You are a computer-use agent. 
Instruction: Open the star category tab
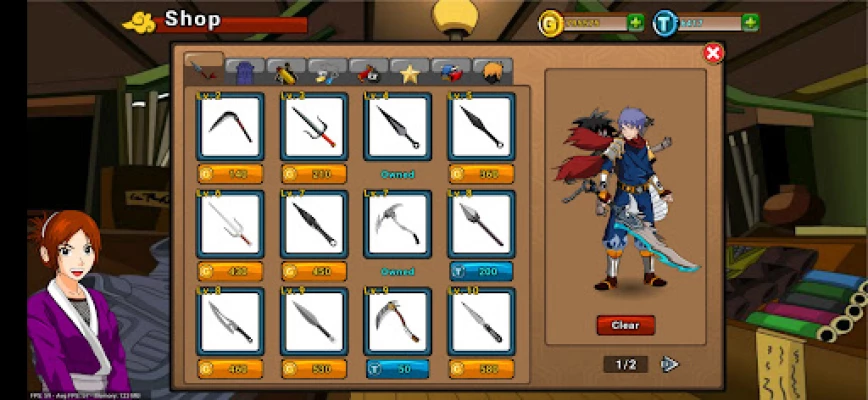pyautogui.click(x=408, y=72)
